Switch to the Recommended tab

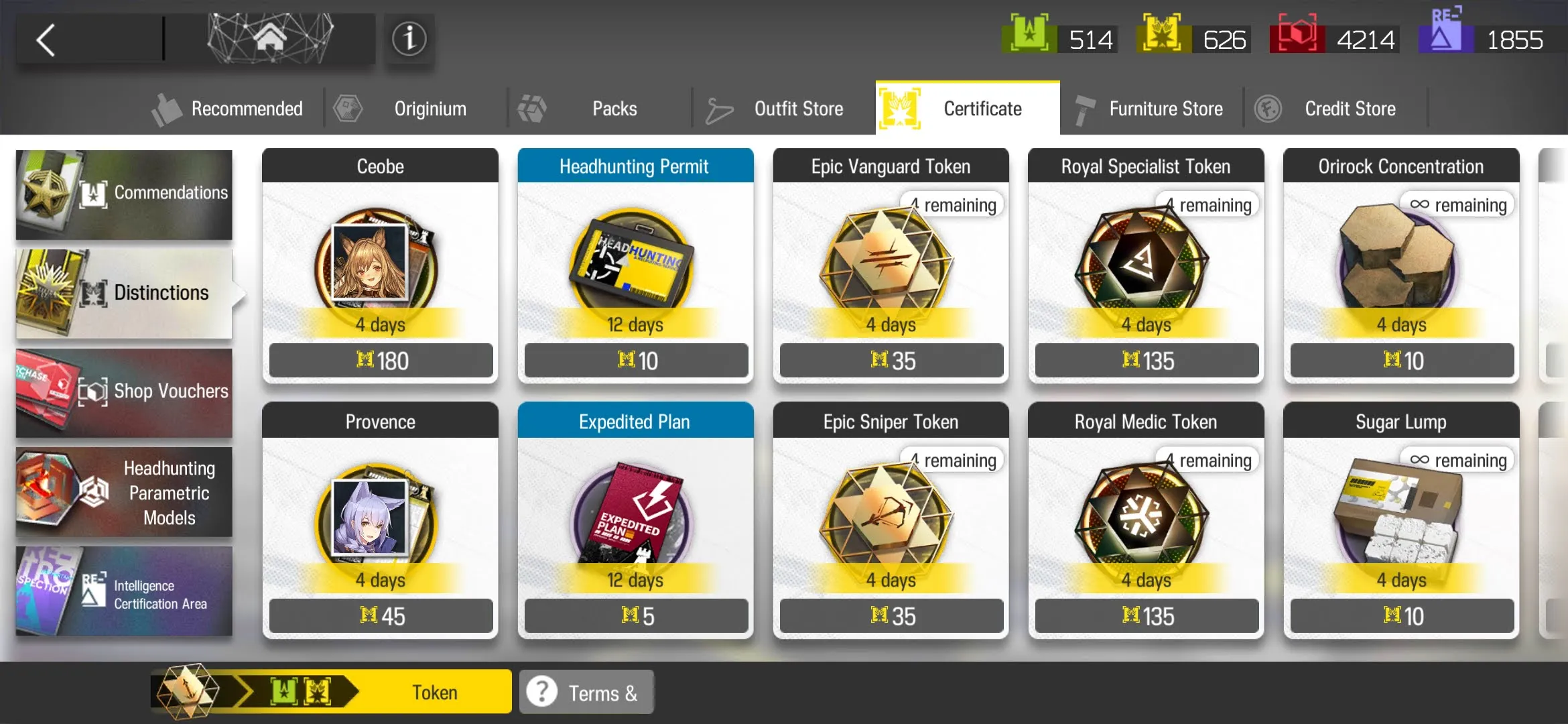(230, 109)
